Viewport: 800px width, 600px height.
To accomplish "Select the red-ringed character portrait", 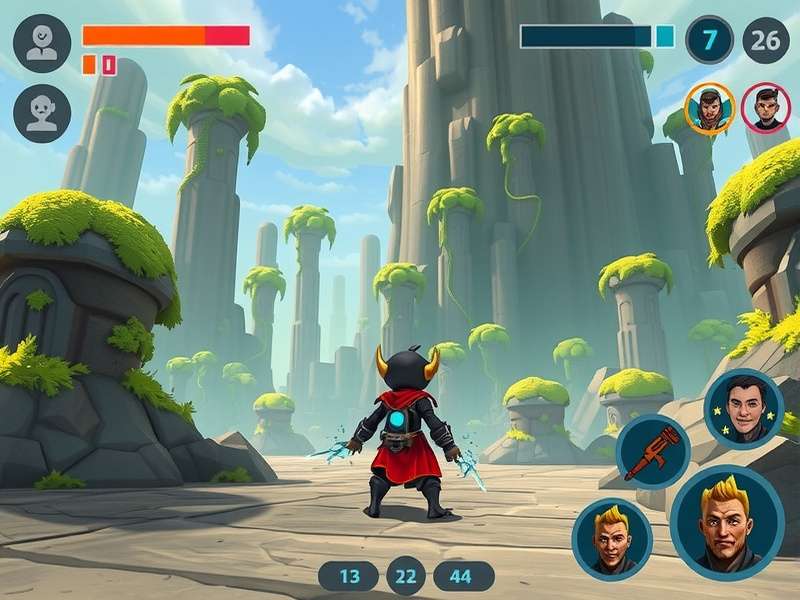I will [x=765, y=107].
